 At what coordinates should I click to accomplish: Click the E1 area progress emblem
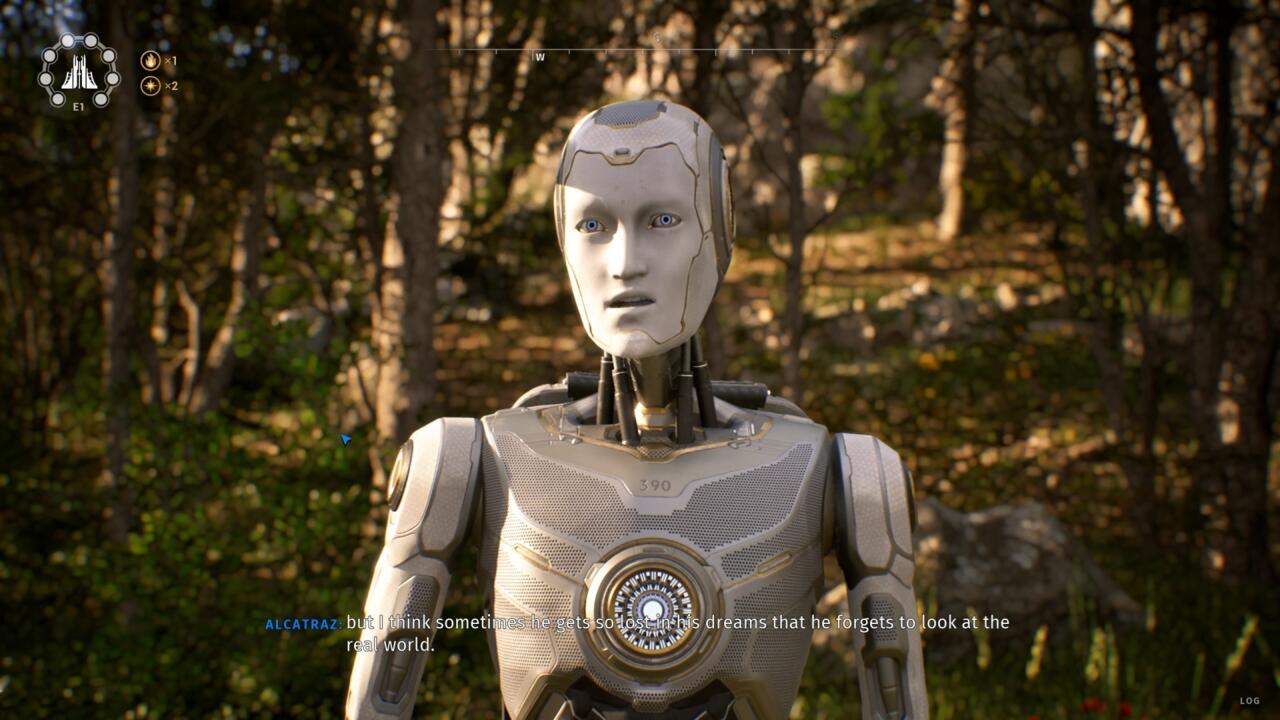[x=78, y=71]
